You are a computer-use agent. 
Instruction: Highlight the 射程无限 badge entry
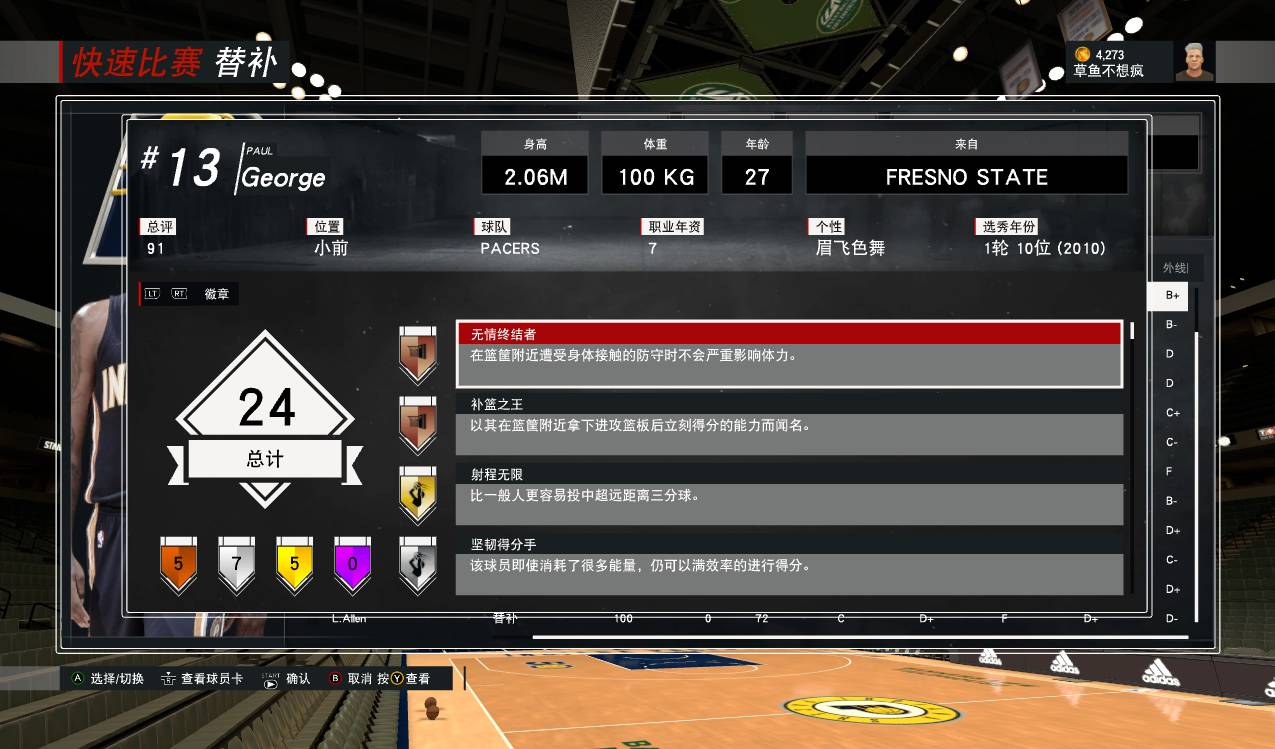pyautogui.click(x=789, y=494)
